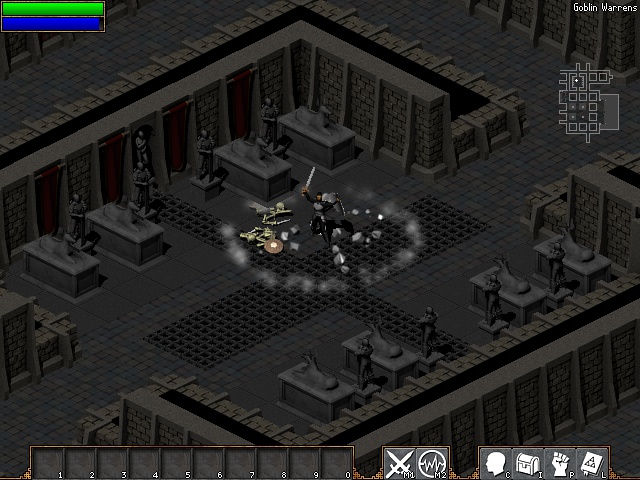
Task: Click the dungeon minimap
Action: 581,100
